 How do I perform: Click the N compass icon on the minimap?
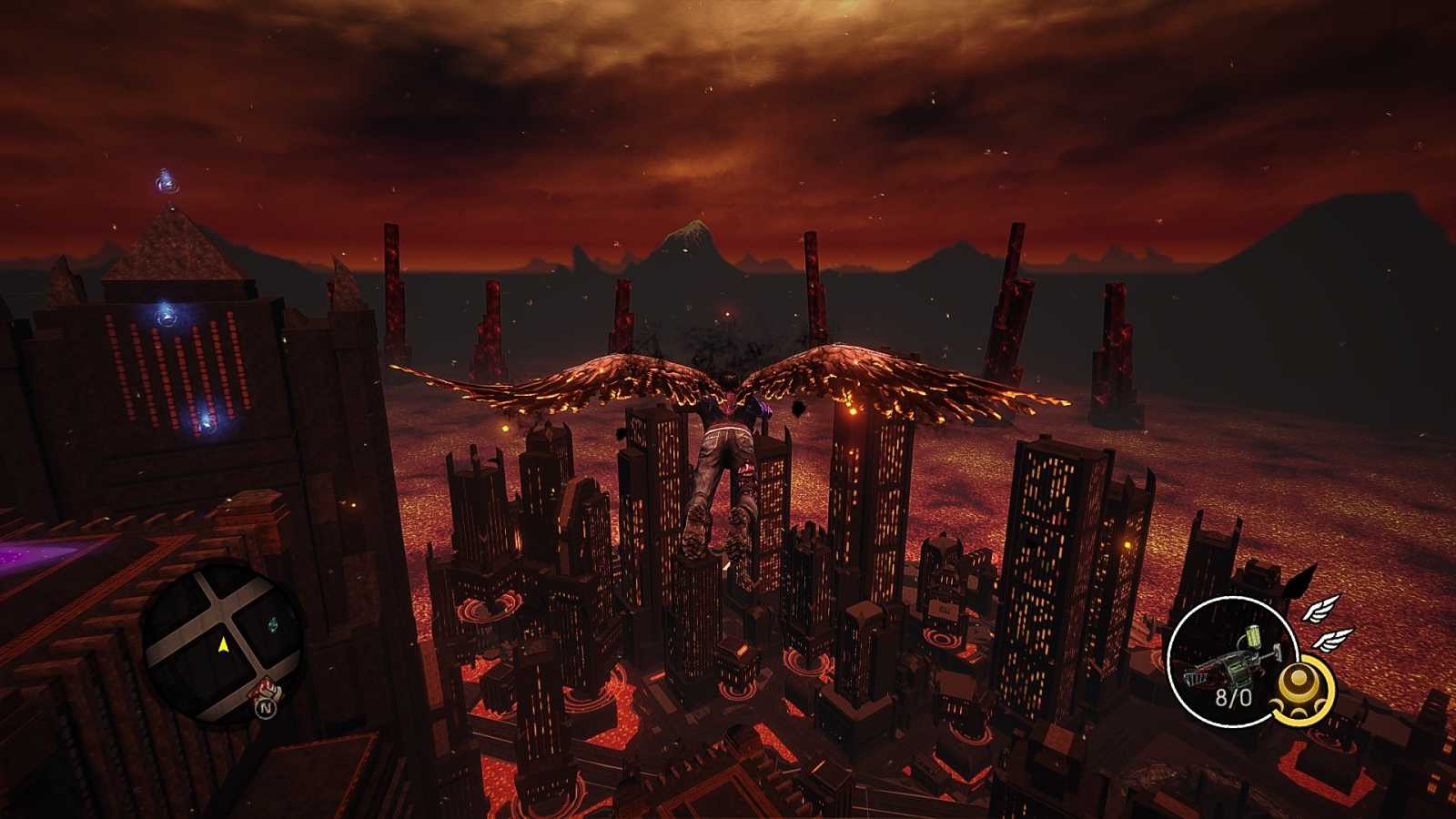(x=266, y=708)
